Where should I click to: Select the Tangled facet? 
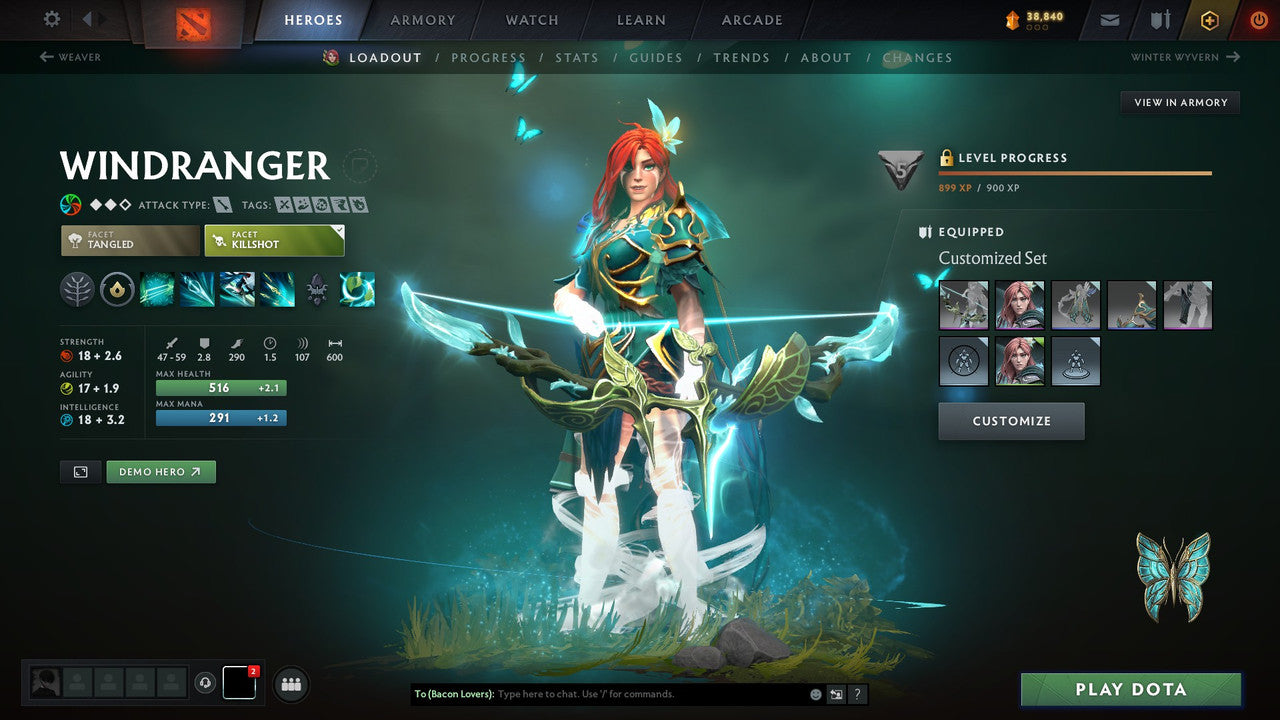tap(129, 240)
